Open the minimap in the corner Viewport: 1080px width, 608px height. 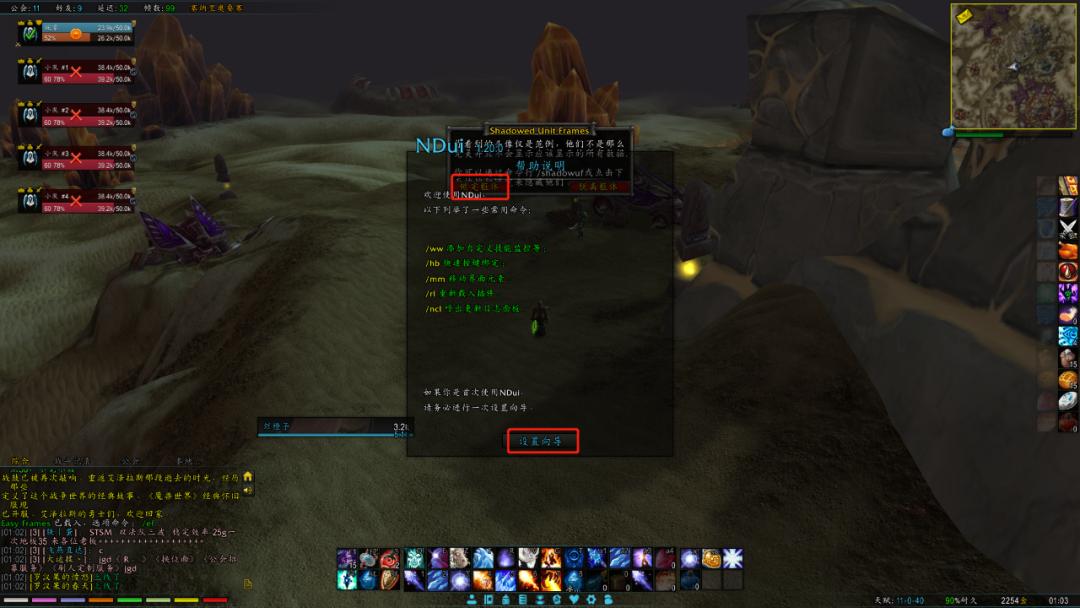coord(1013,66)
